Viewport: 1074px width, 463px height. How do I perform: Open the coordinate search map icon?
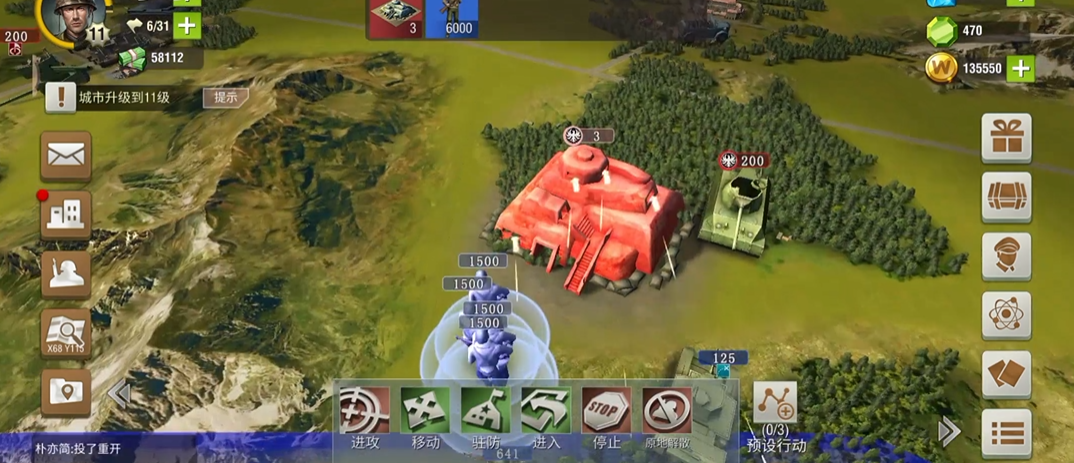(x=66, y=333)
